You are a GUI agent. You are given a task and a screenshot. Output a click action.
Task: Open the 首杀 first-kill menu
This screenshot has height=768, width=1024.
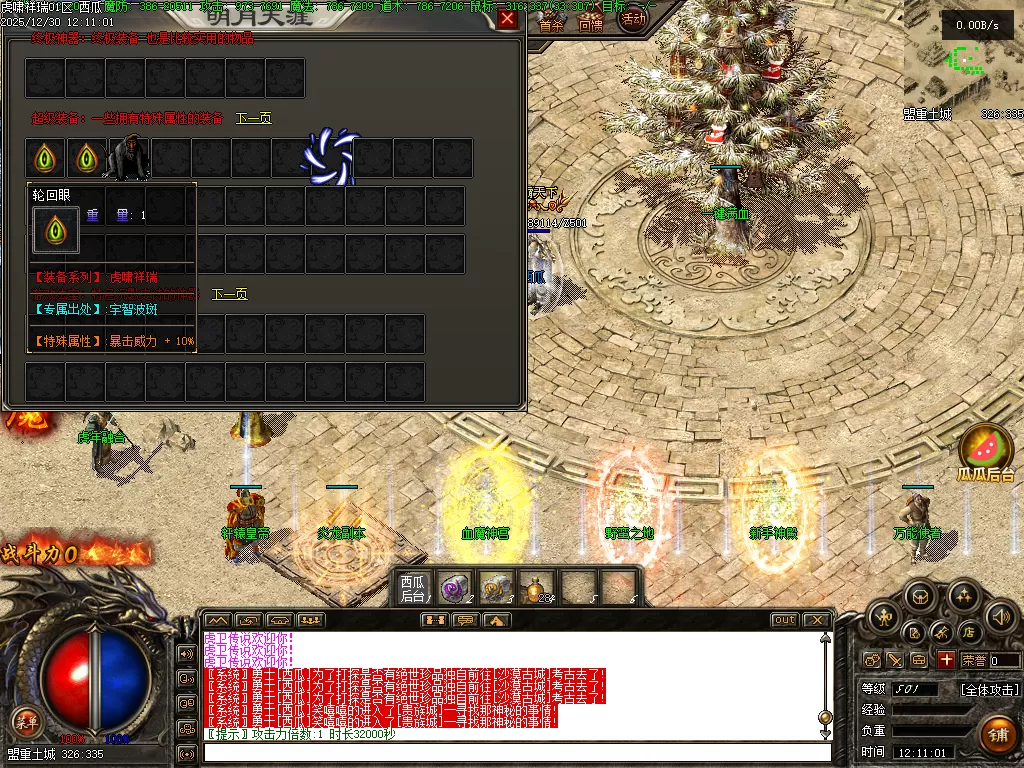pos(551,25)
